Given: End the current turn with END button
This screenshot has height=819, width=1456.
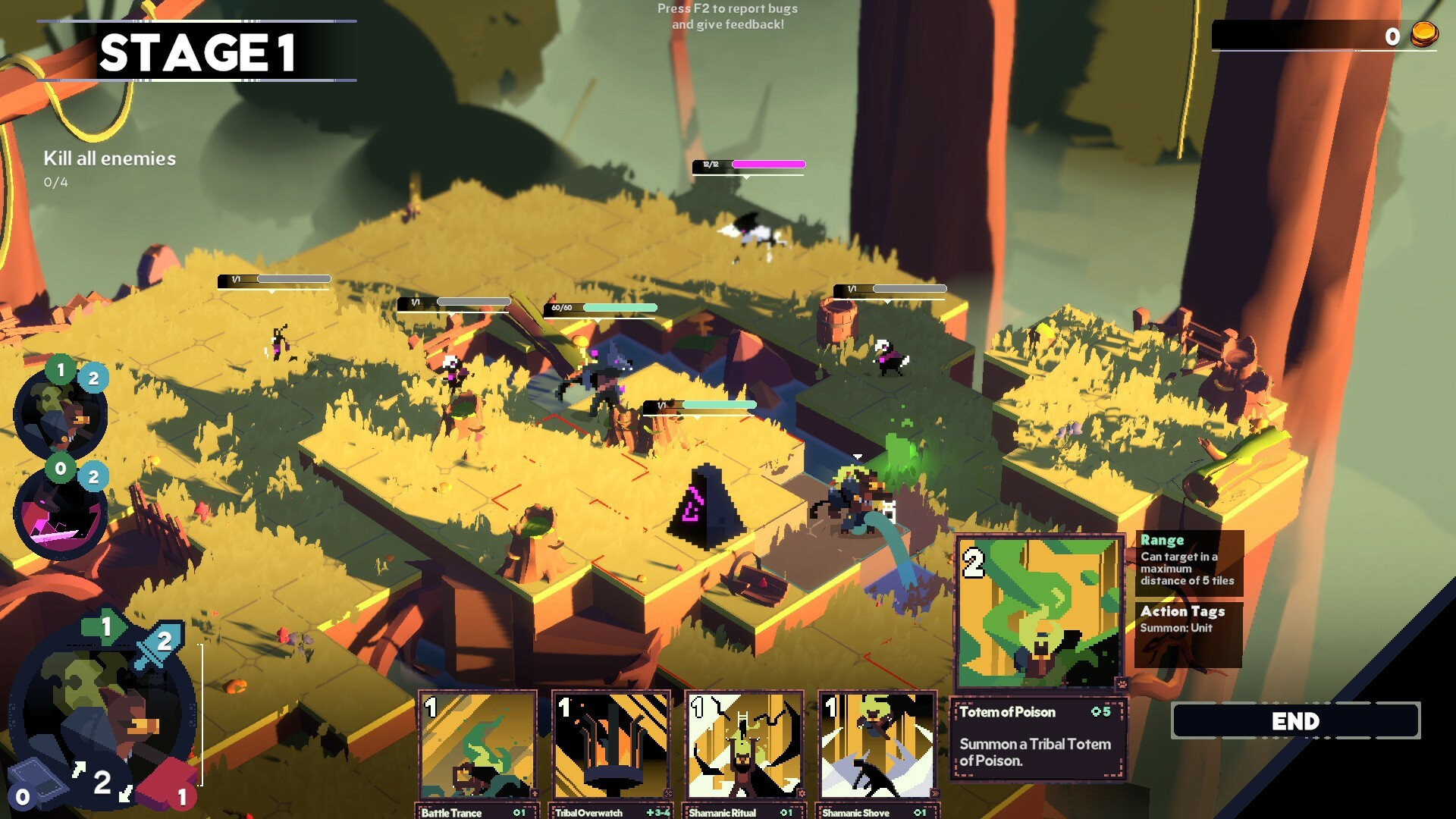Looking at the screenshot, I should 1295,721.
